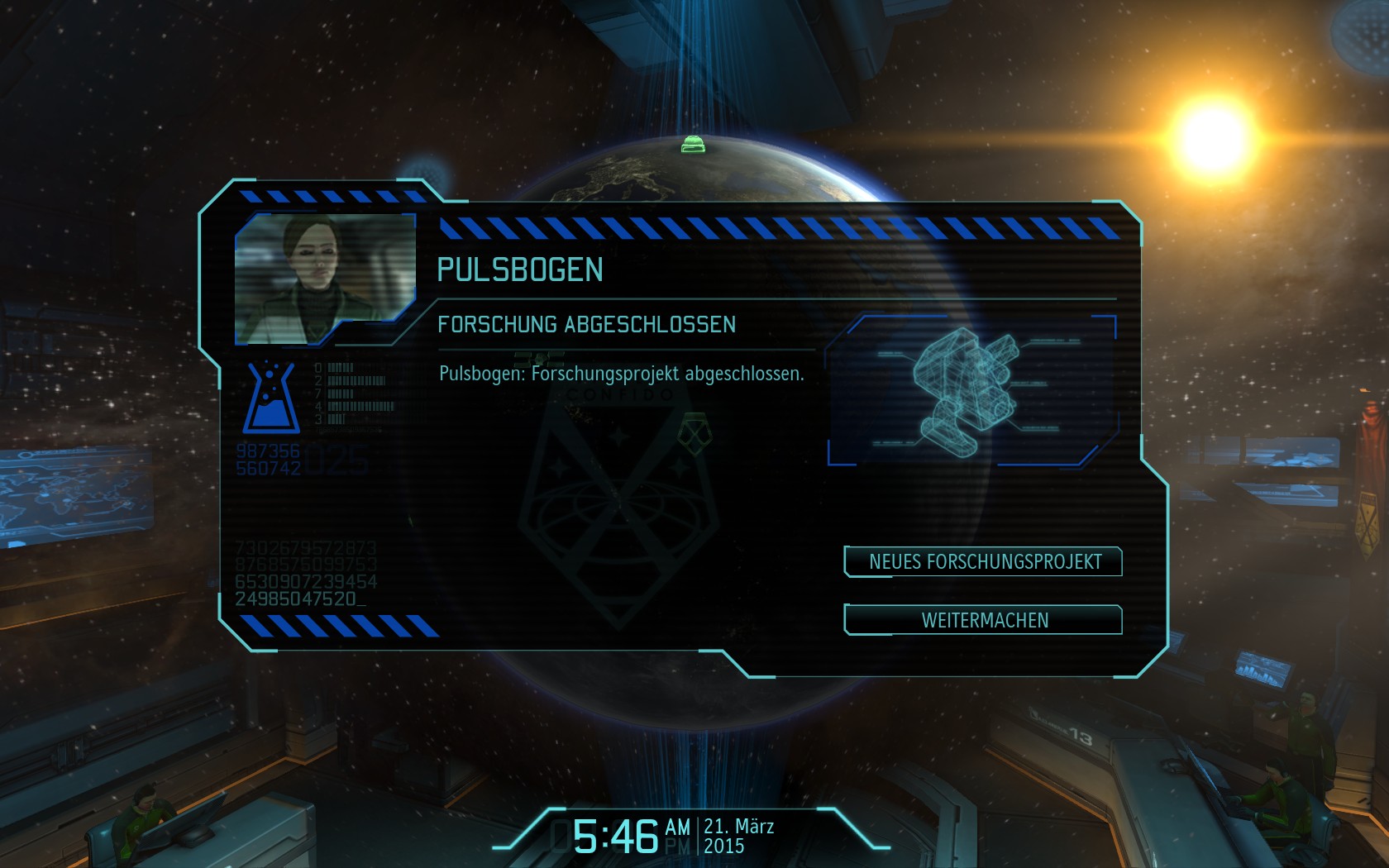The width and height of the screenshot is (1389, 868).
Task: Click the Weitermachen button
Action: pyautogui.click(x=983, y=620)
